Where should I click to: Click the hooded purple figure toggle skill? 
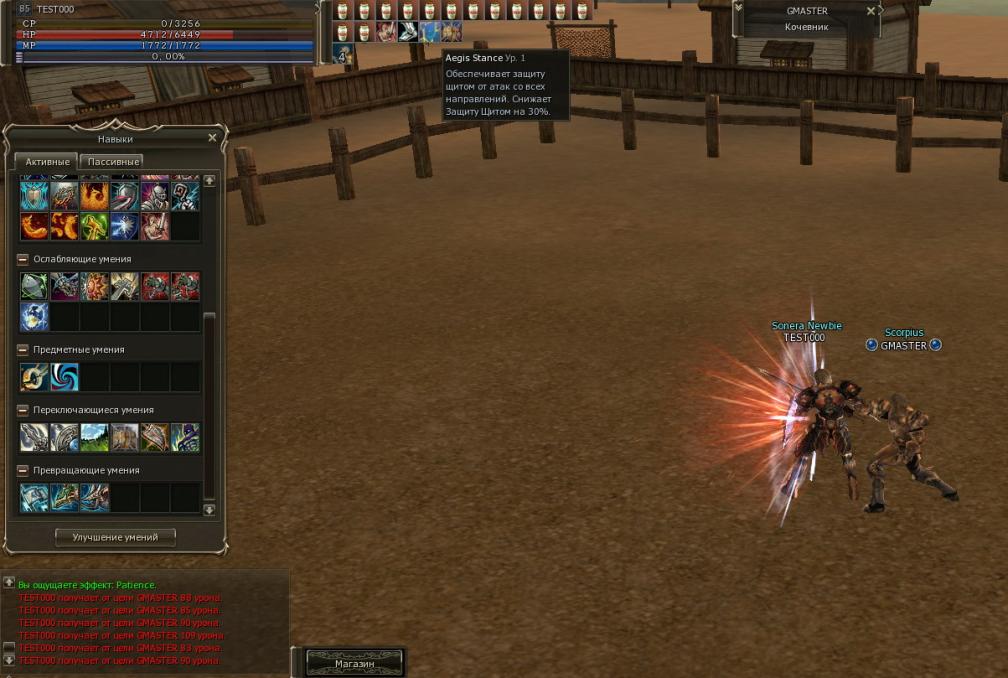pos(185,437)
